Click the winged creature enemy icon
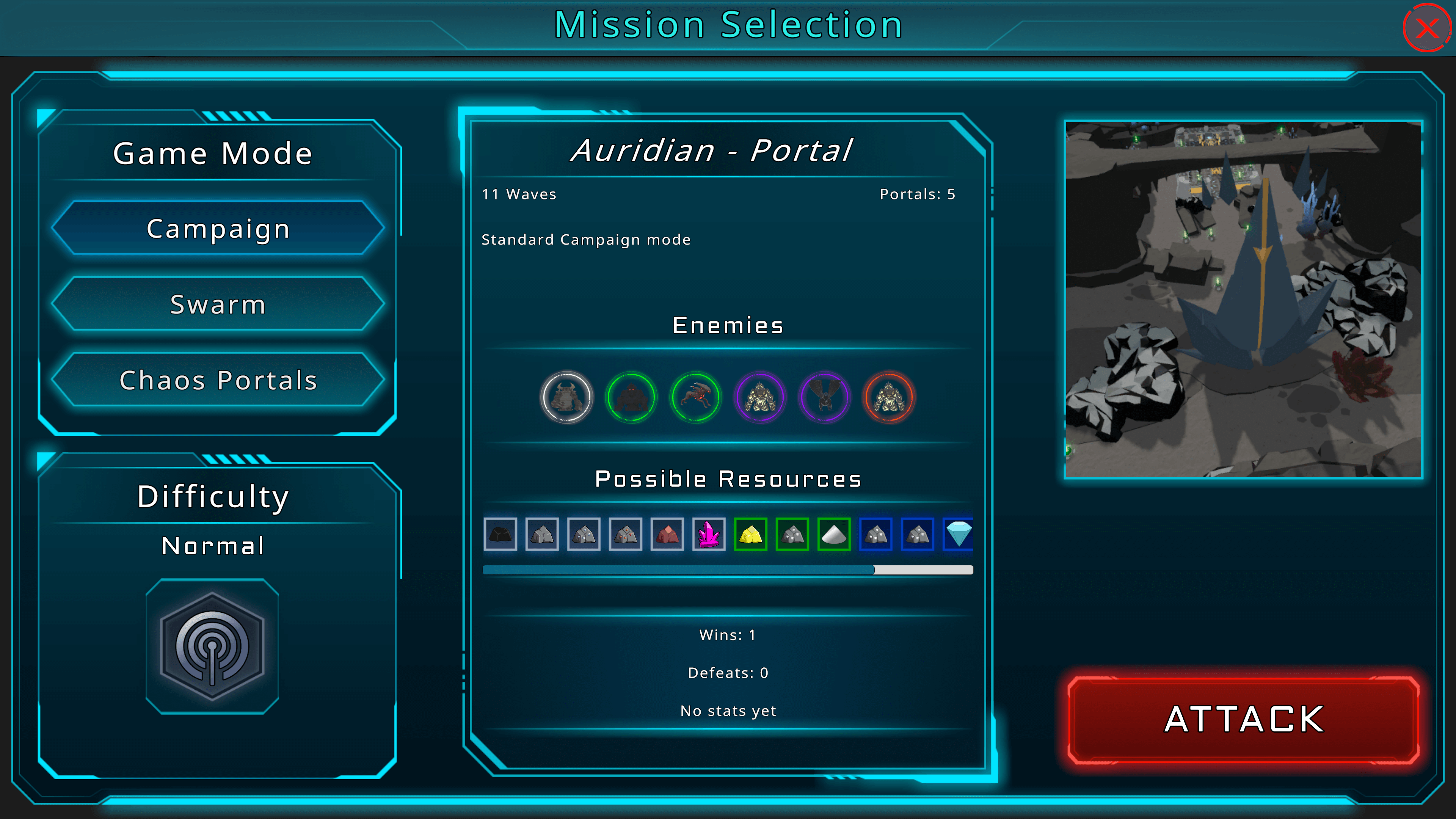The width and height of the screenshot is (1456, 819). pyautogui.click(x=825, y=397)
